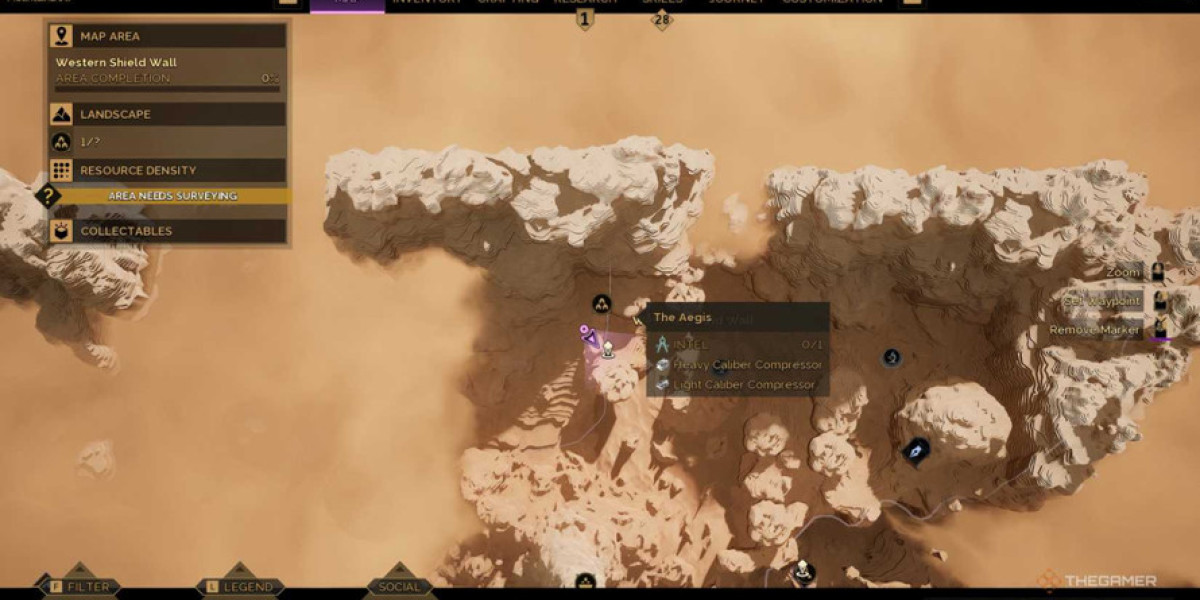Click the Area Needs Surveying banner

click(x=172, y=196)
